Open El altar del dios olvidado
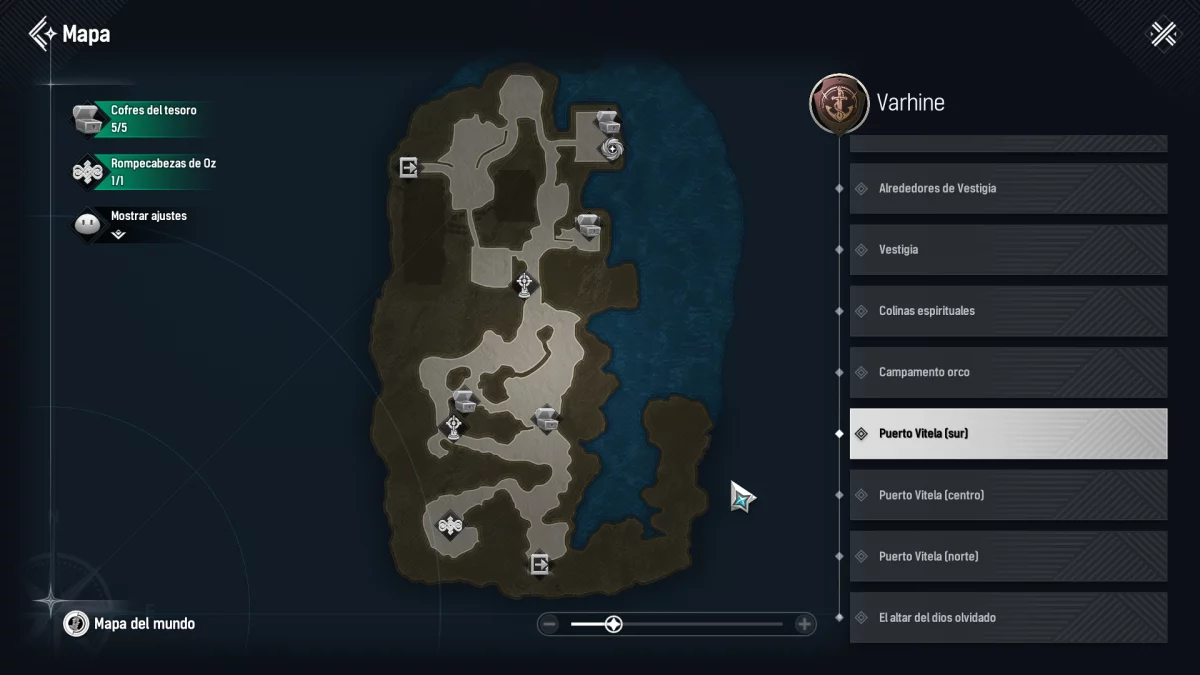1200x675 pixels. click(1008, 617)
